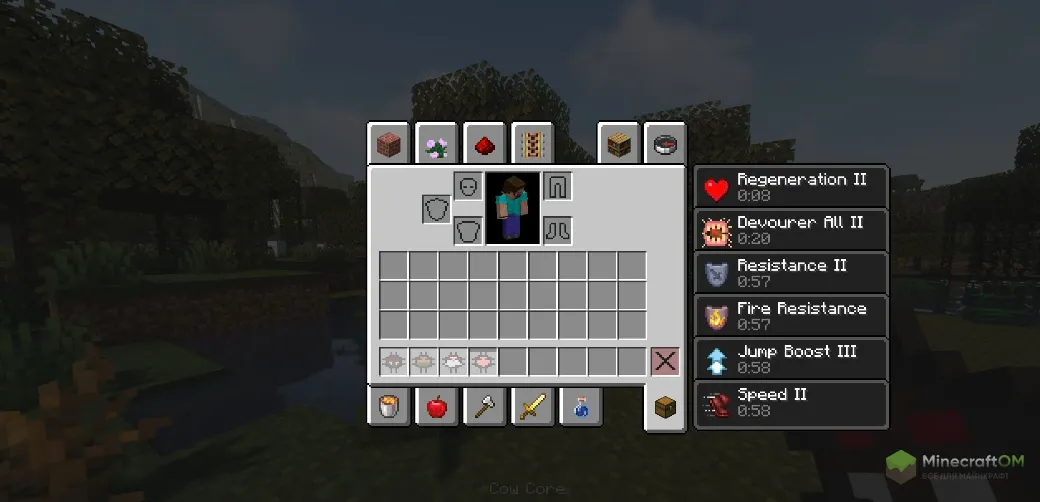Switch to the lava bucket Miscellaneous tab
Screen dimensions: 1040x502
pos(388,406)
